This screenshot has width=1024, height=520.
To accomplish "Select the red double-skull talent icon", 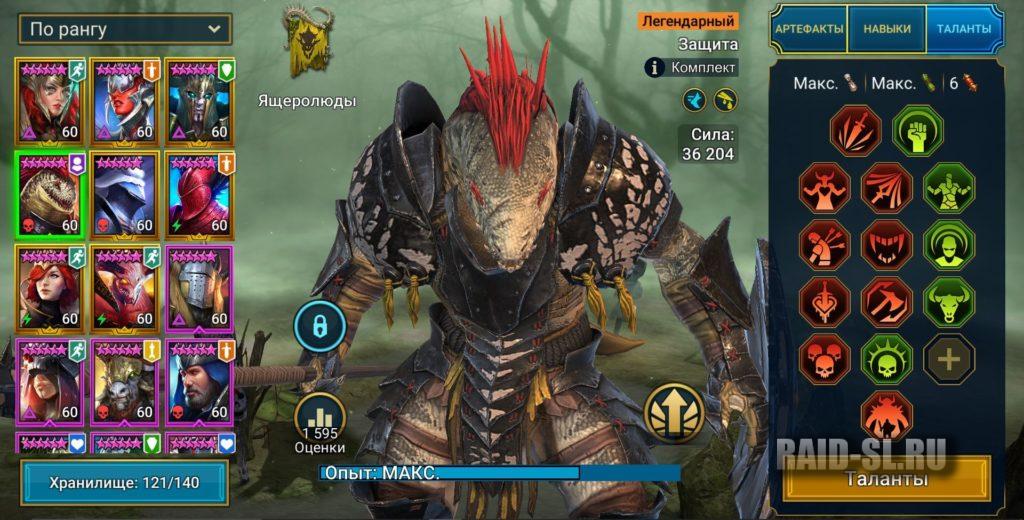I will pos(825,359).
